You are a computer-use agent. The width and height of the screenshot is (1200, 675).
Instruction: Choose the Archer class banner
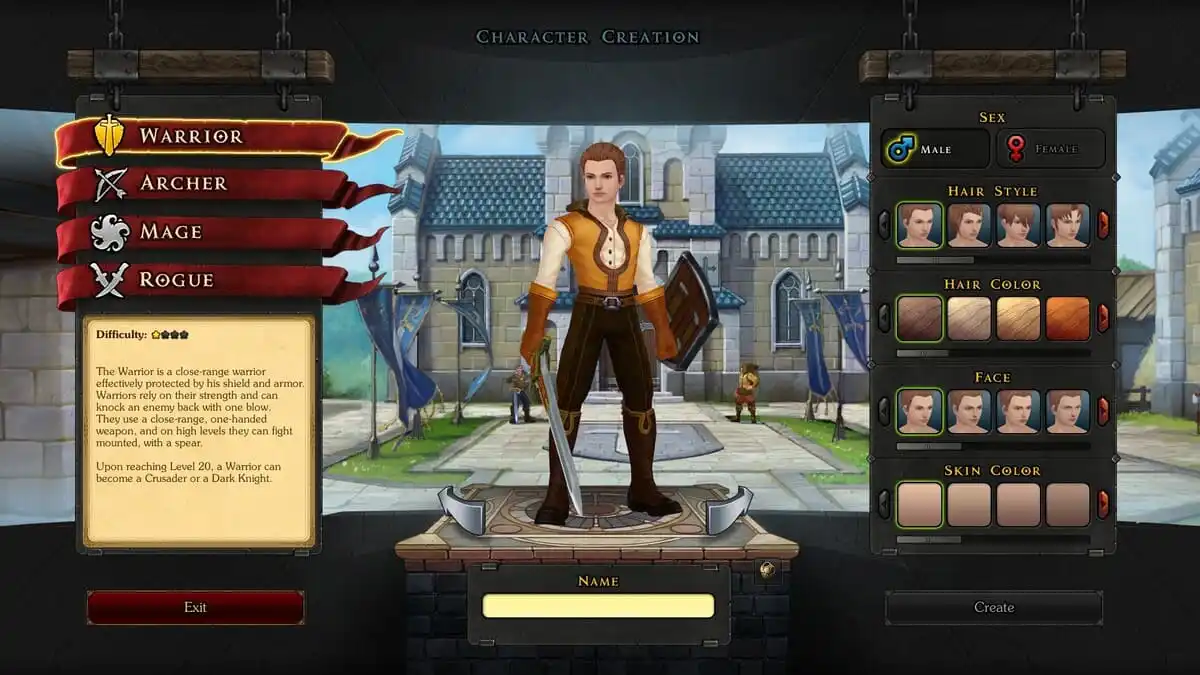[183, 184]
